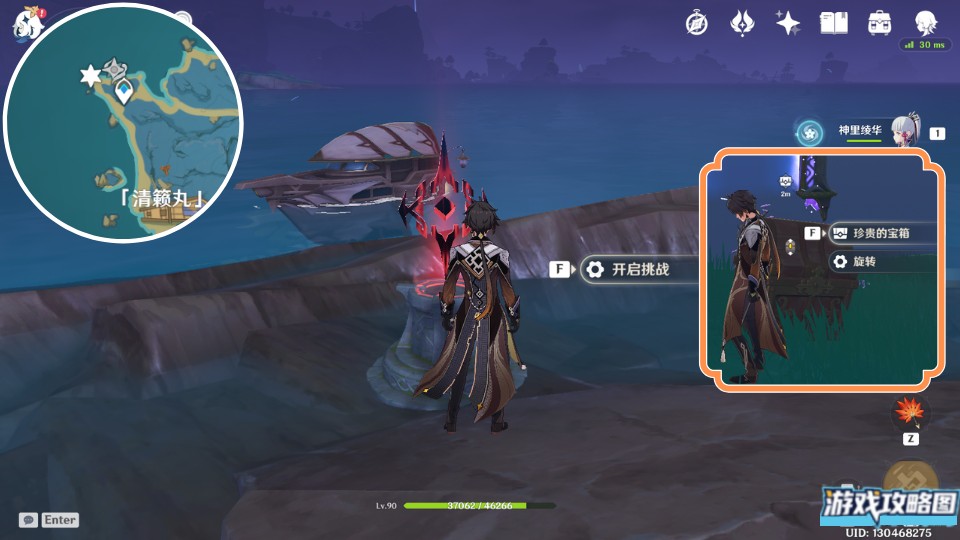Viewport: 960px width, 540px height.
Task: Open the backpack inventory
Action: pyautogui.click(x=880, y=24)
